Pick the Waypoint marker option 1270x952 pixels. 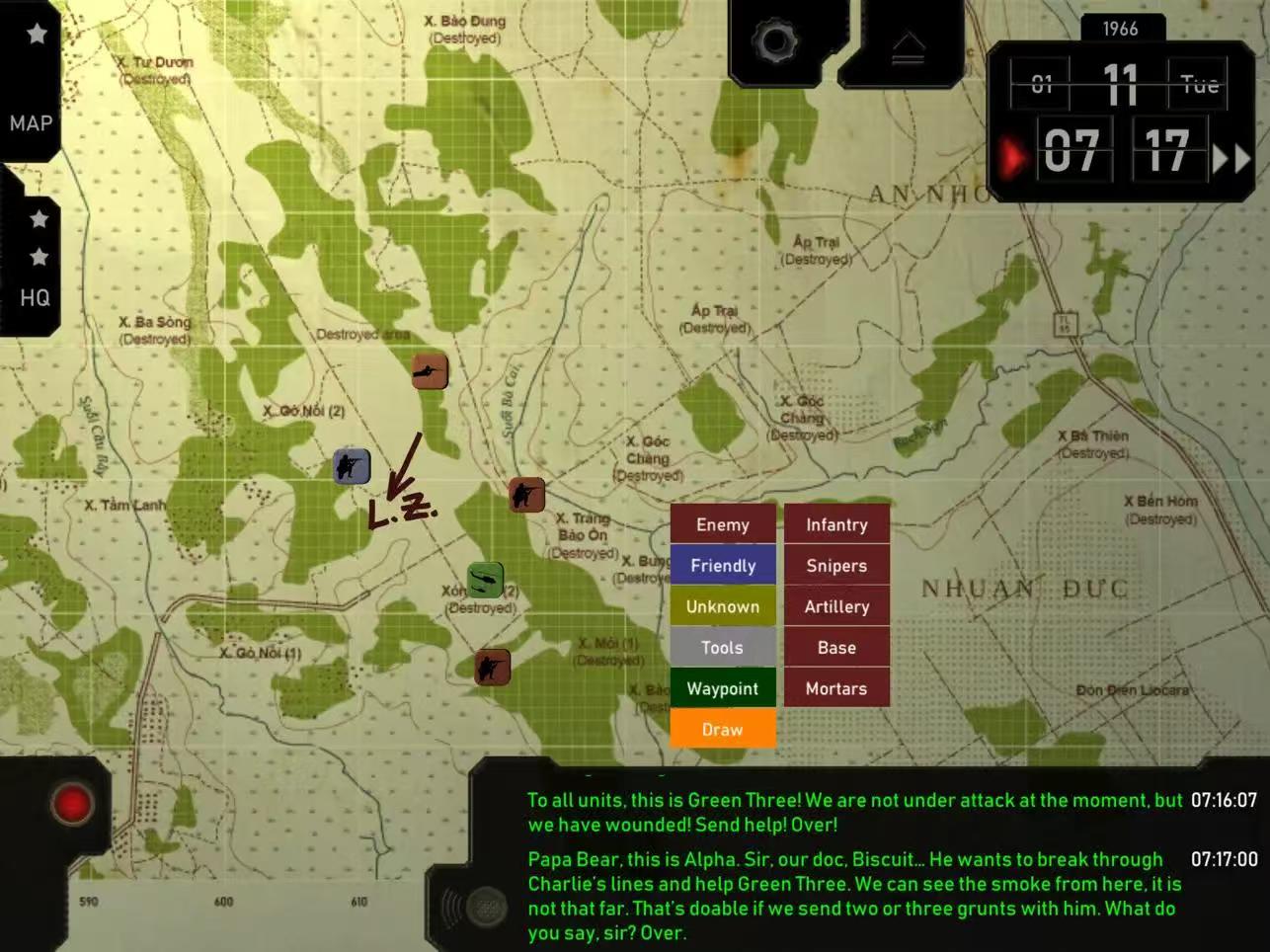coord(723,688)
